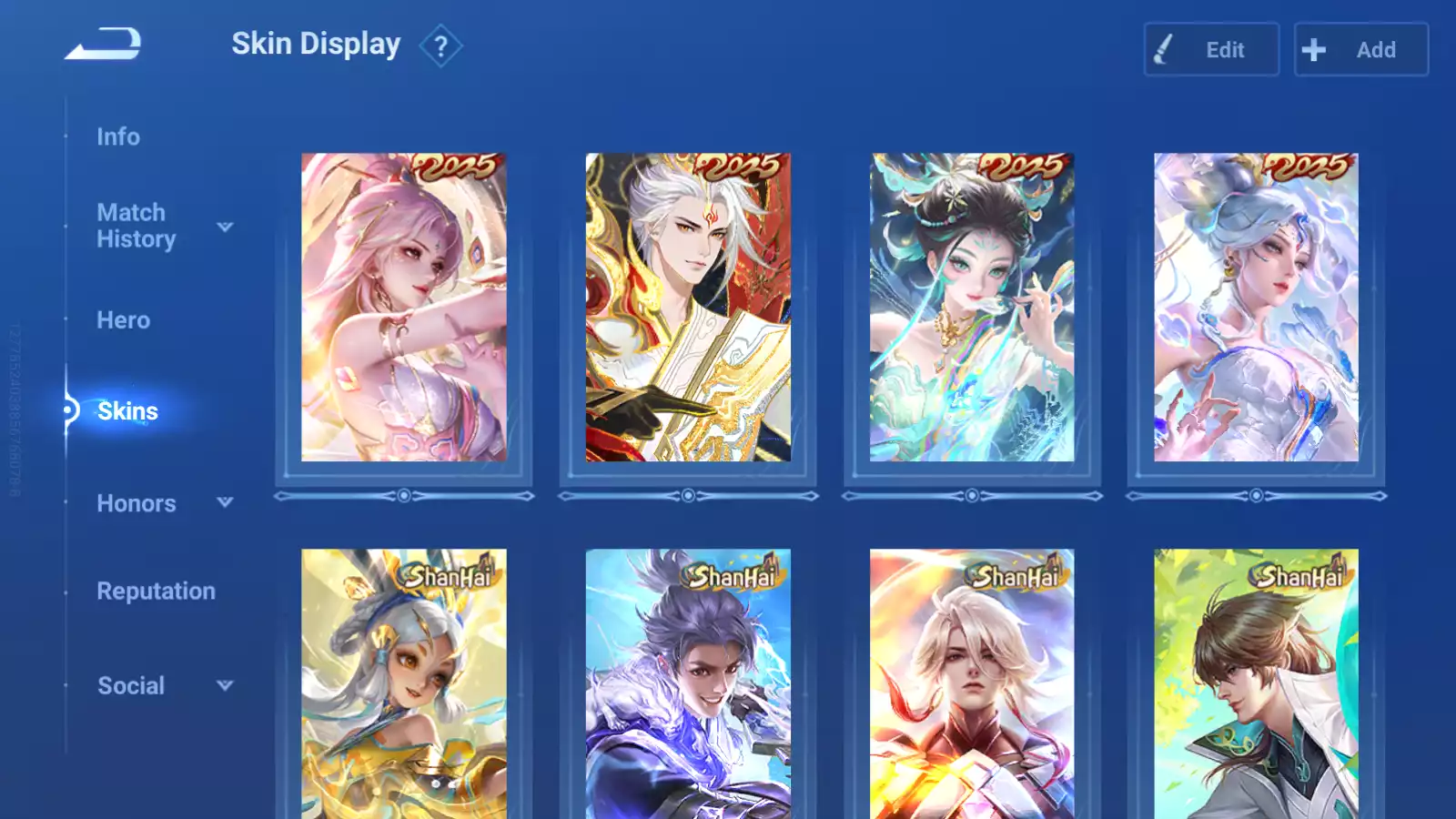The width and height of the screenshot is (1456, 819).
Task: Switch to the Info tab
Action: click(118, 136)
